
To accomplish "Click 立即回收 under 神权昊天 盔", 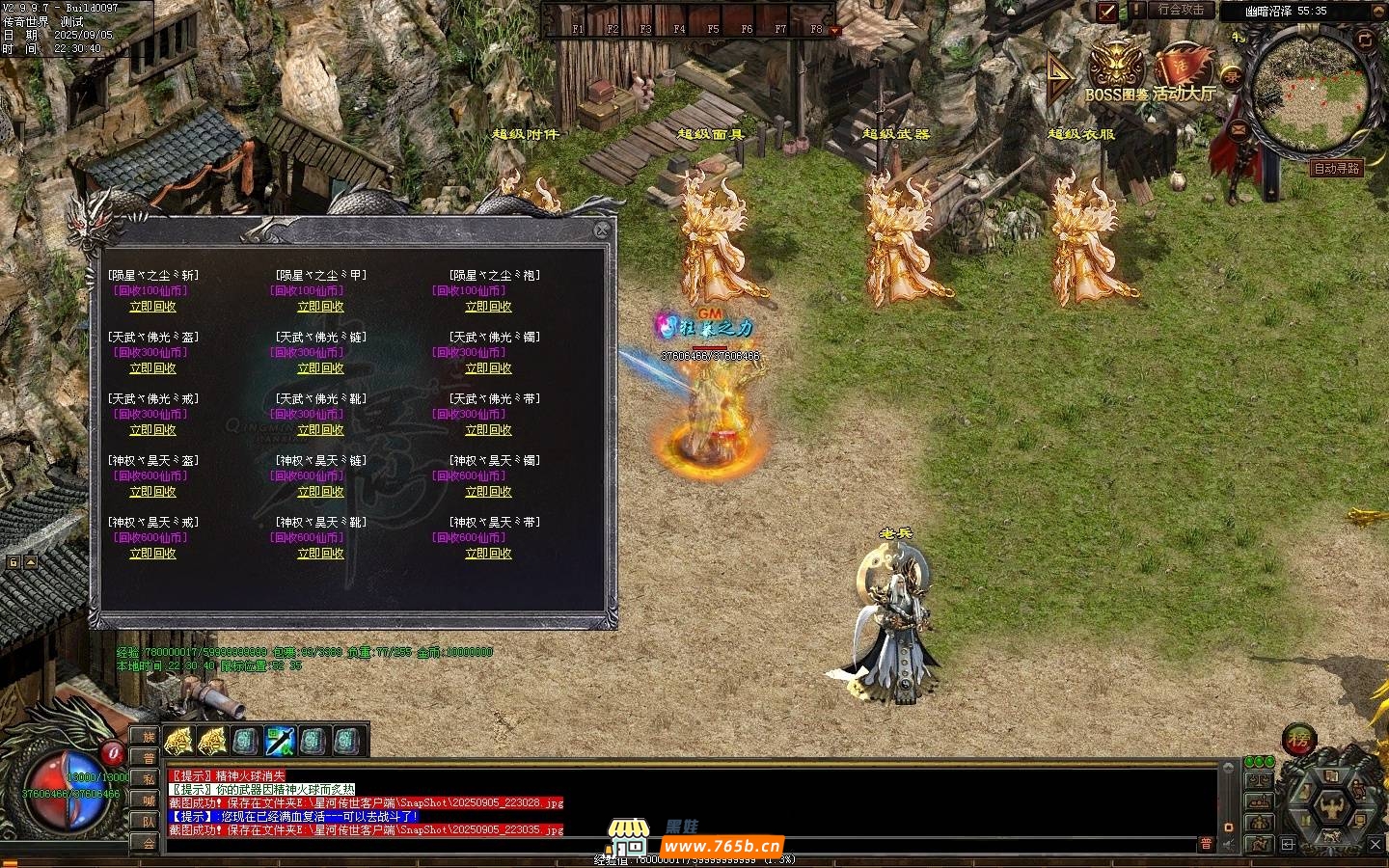I will pos(152,492).
